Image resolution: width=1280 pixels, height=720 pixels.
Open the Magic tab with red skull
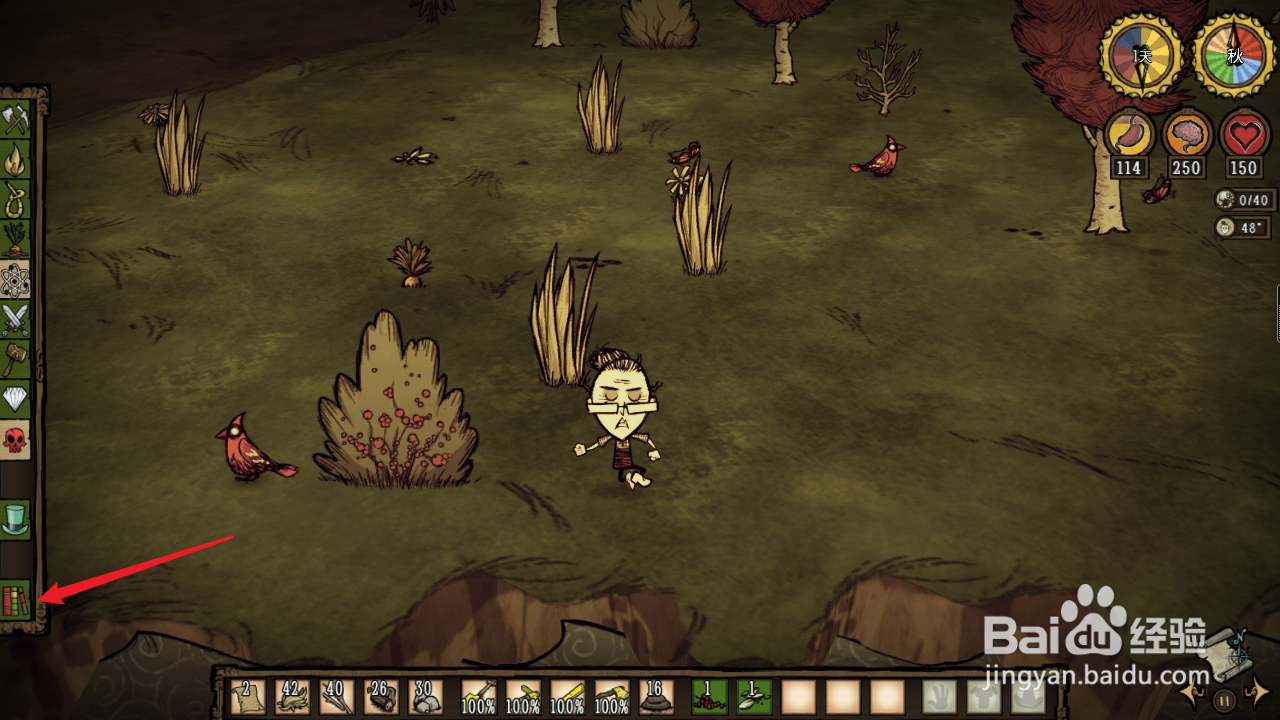(15, 439)
